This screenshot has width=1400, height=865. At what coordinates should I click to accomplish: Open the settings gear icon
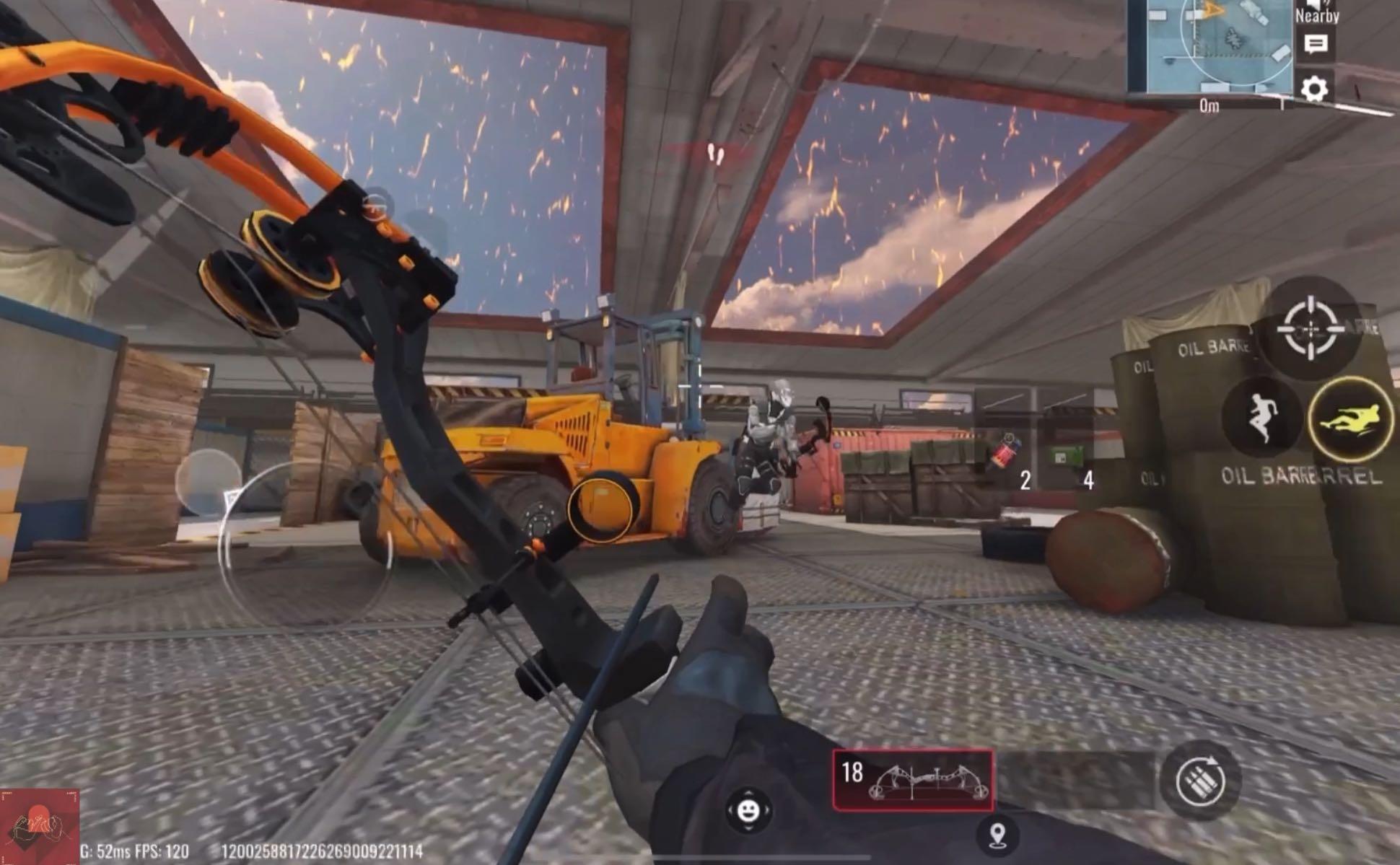tap(1315, 89)
